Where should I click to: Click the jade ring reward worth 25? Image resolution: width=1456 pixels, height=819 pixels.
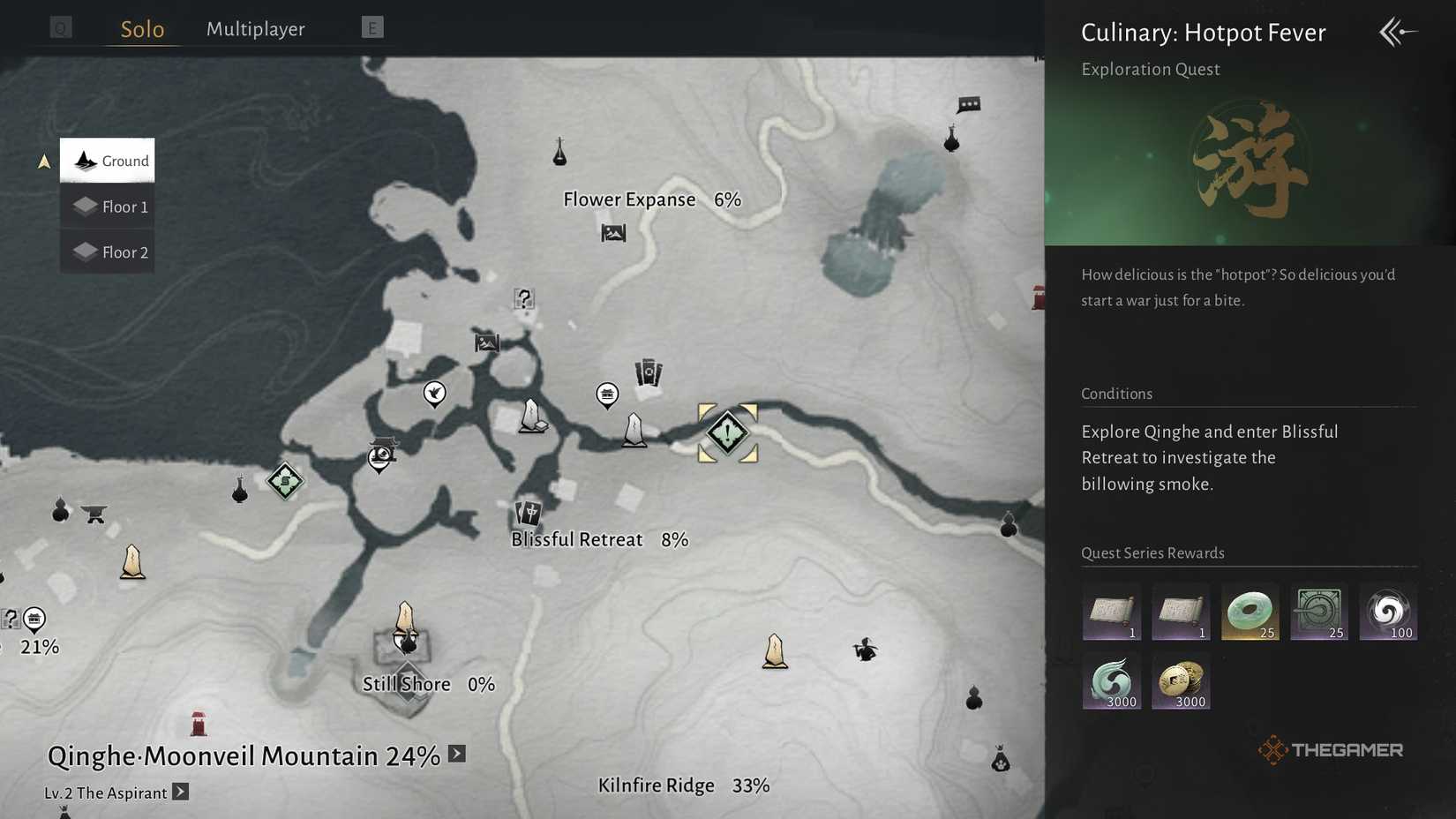tap(1250, 612)
